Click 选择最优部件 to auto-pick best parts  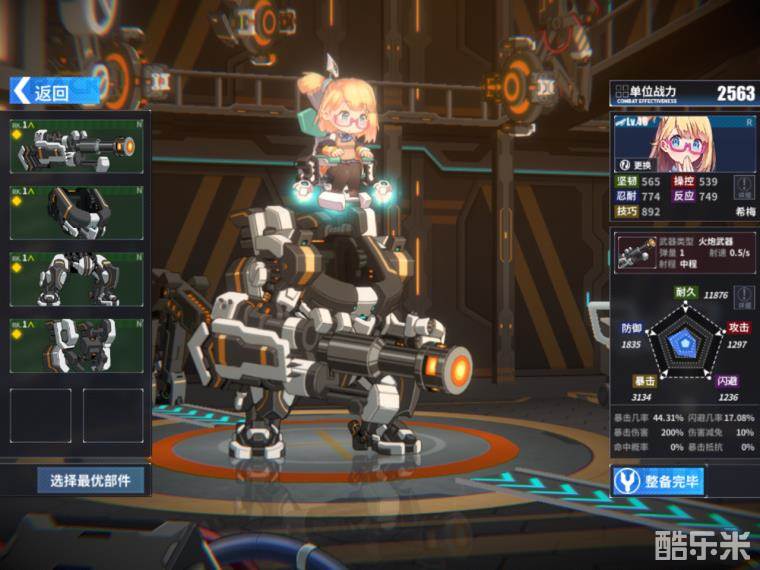click(93, 481)
